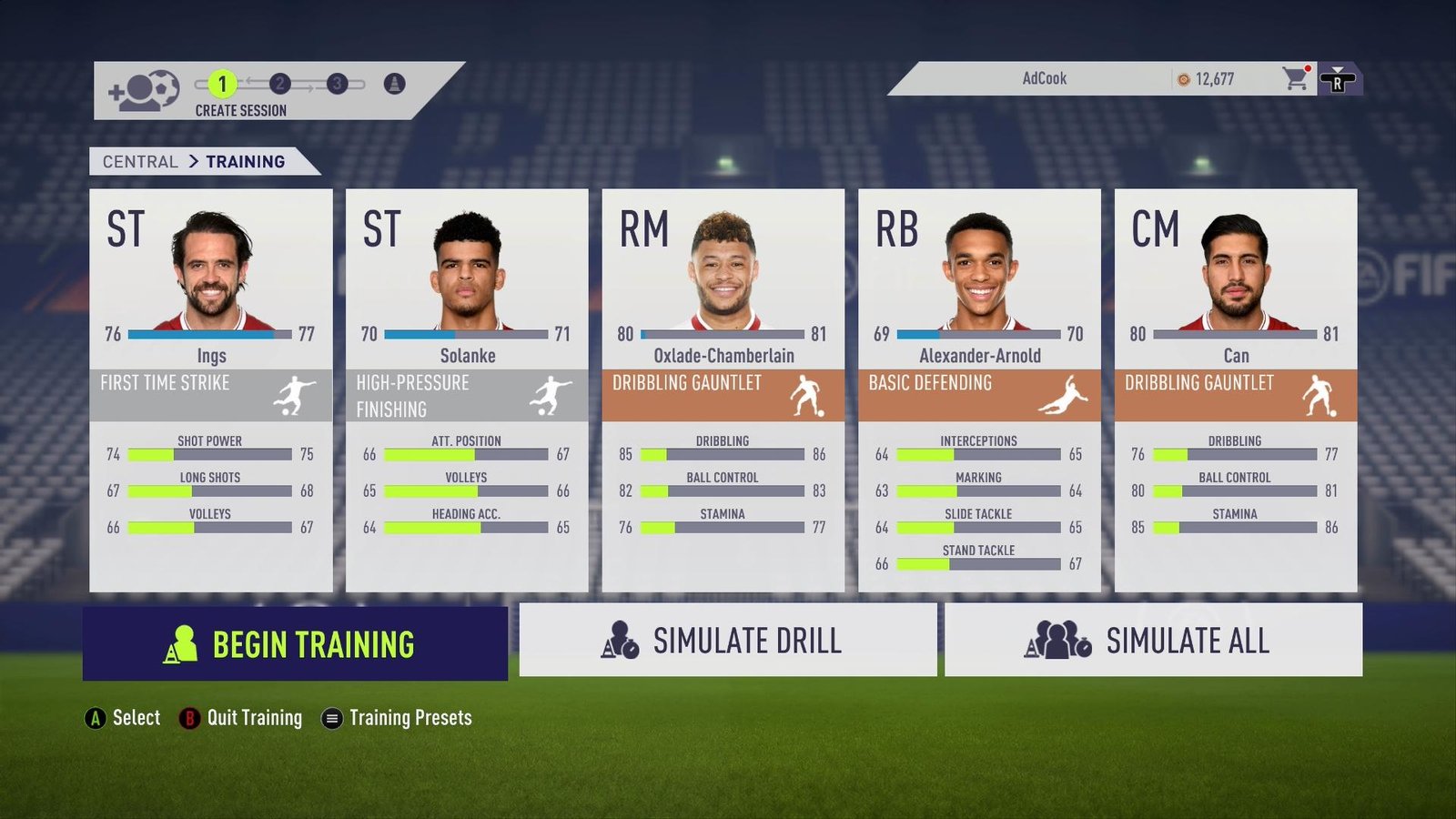Image resolution: width=1456 pixels, height=819 pixels.
Task: Choose Oxlade-Chamberlain's Dribbling Gauntlet card
Action: [x=723, y=390]
